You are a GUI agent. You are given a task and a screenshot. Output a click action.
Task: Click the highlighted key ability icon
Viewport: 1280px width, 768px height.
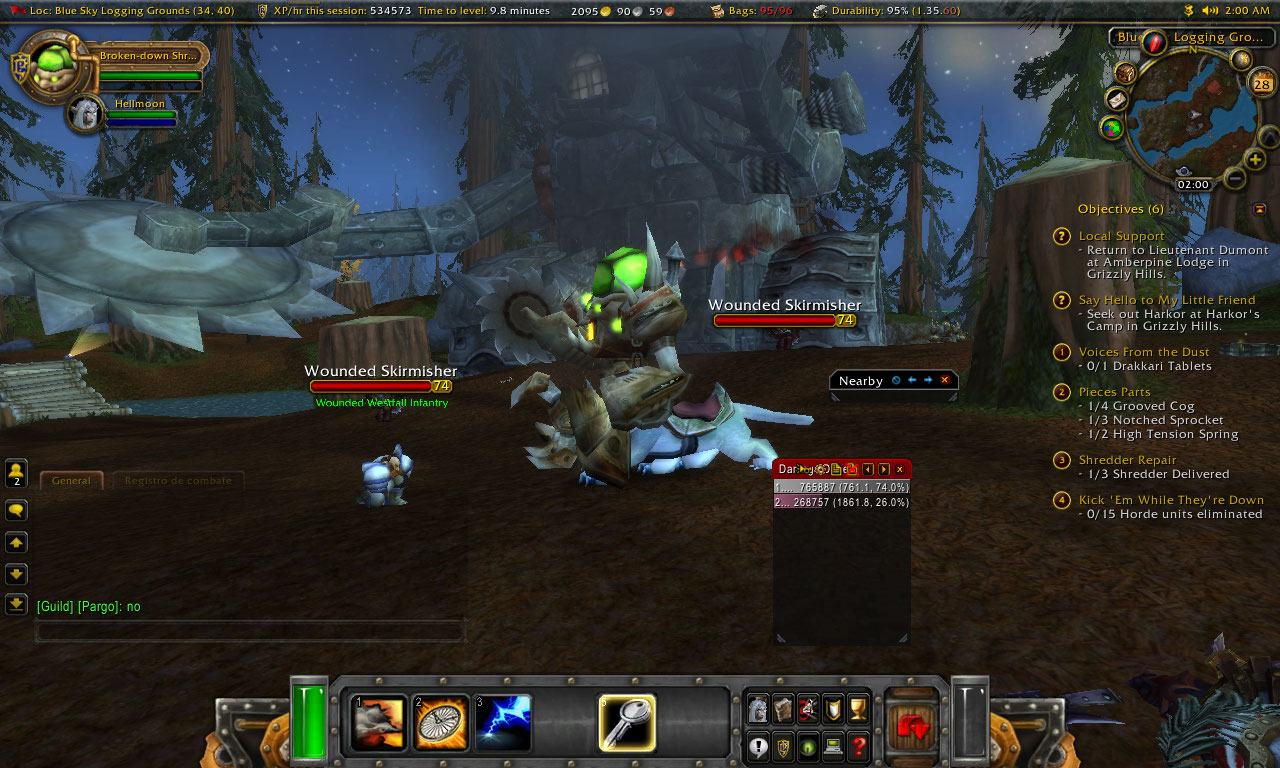627,723
